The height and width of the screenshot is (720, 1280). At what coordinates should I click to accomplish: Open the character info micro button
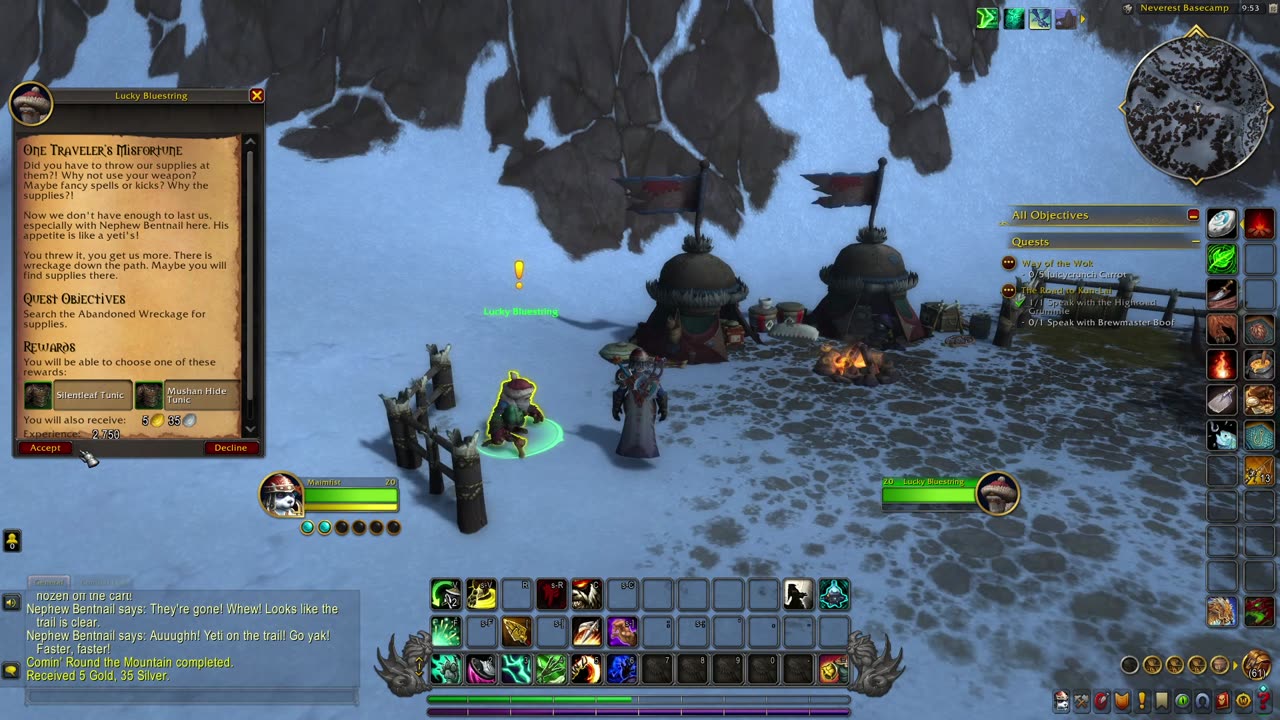click(x=1061, y=701)
